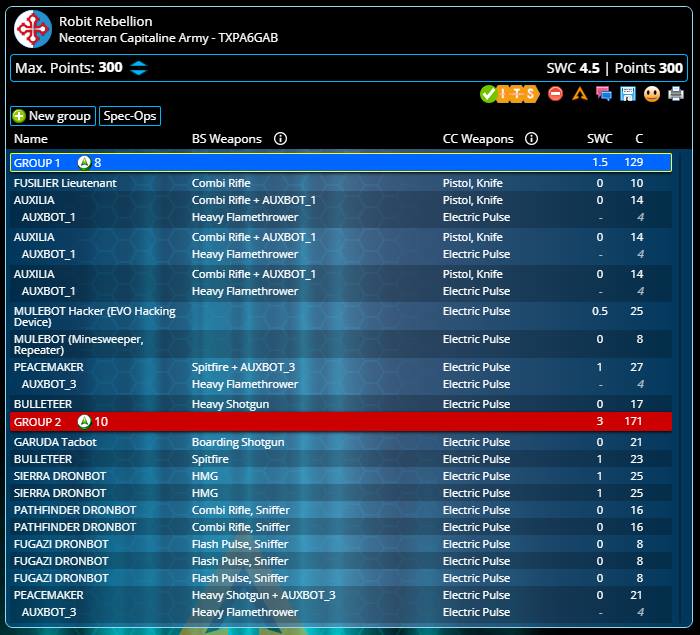Click the red no-entry icon
The height and width of the screenshot is (635, 700).
(556, 94)
